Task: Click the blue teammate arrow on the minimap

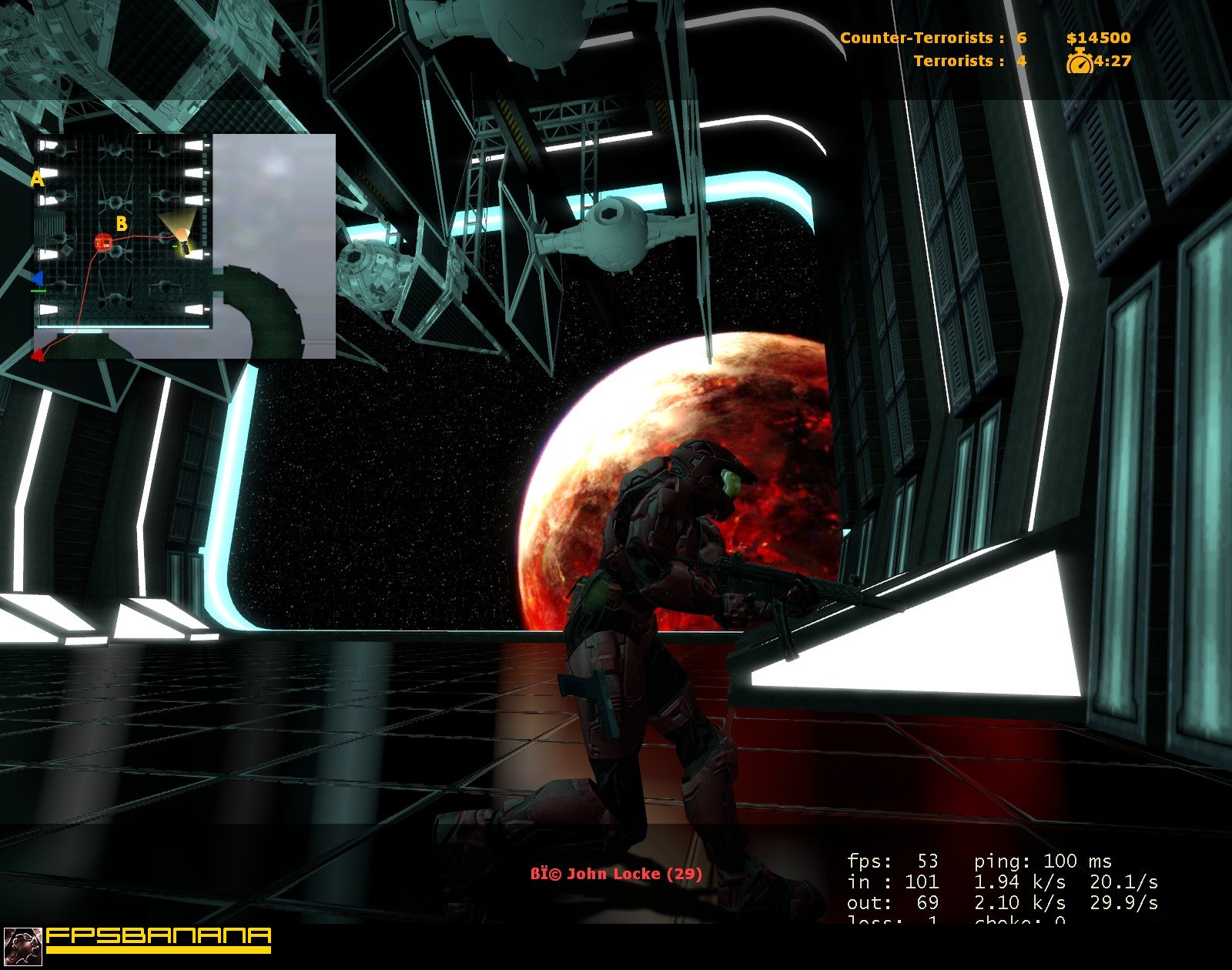Action: [x=36, y=279]
